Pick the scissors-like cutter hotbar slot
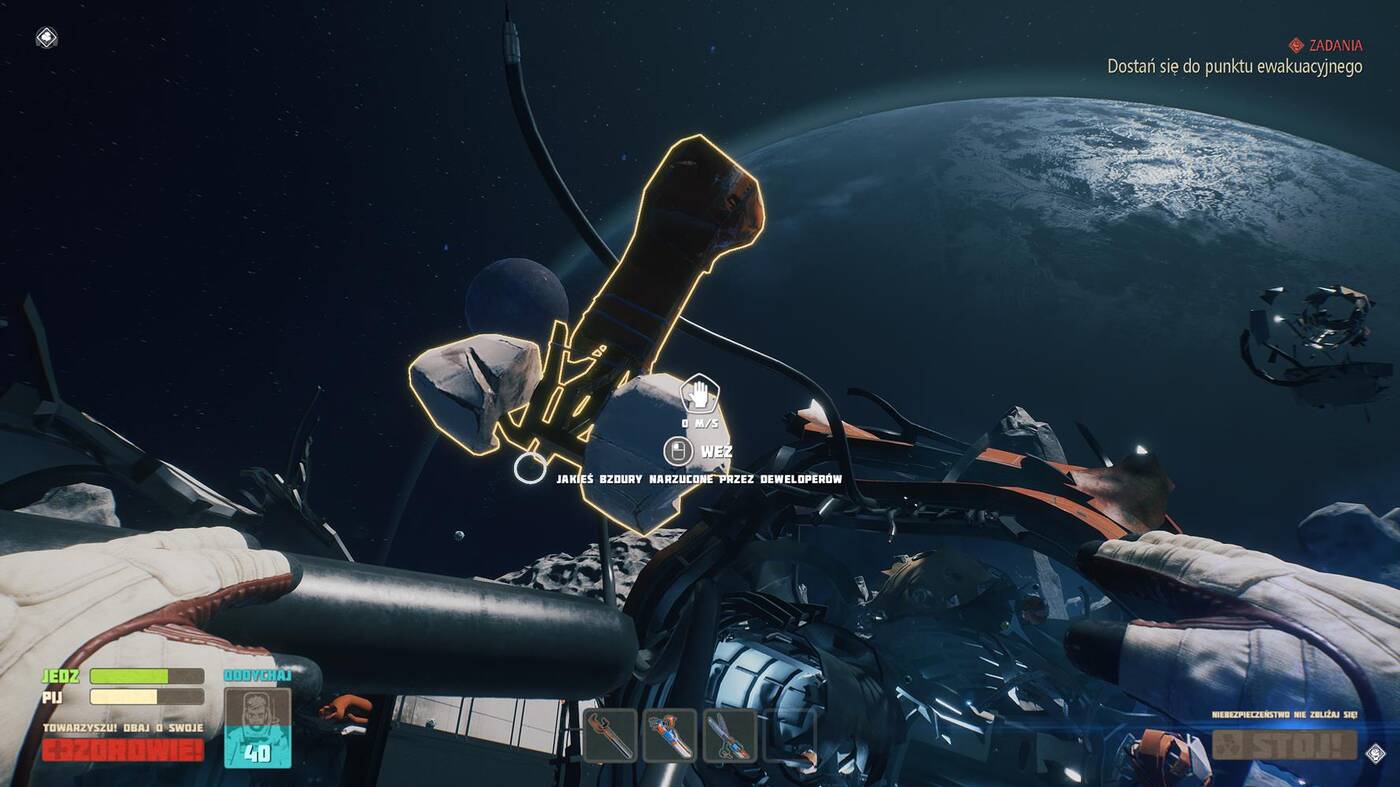Screen dimensions: 1400x787 [729, 736]
